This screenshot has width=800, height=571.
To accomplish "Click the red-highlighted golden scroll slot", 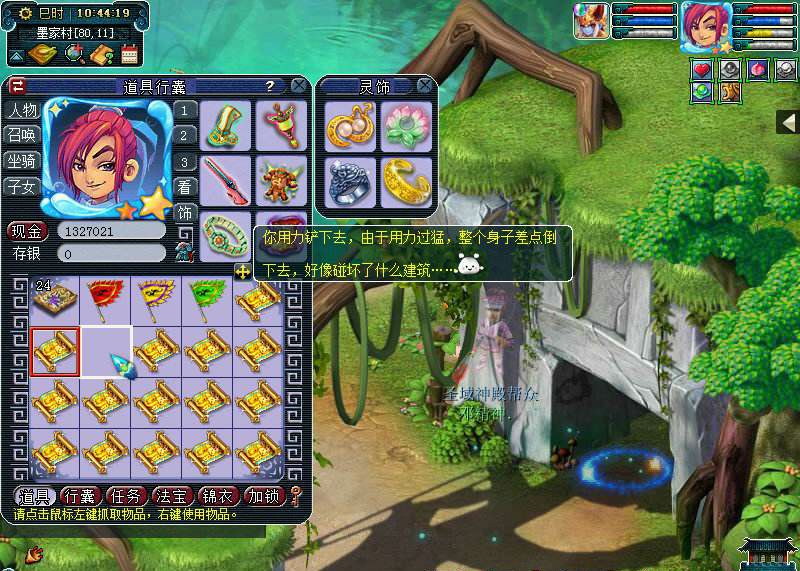I will (x=54, y=350).
